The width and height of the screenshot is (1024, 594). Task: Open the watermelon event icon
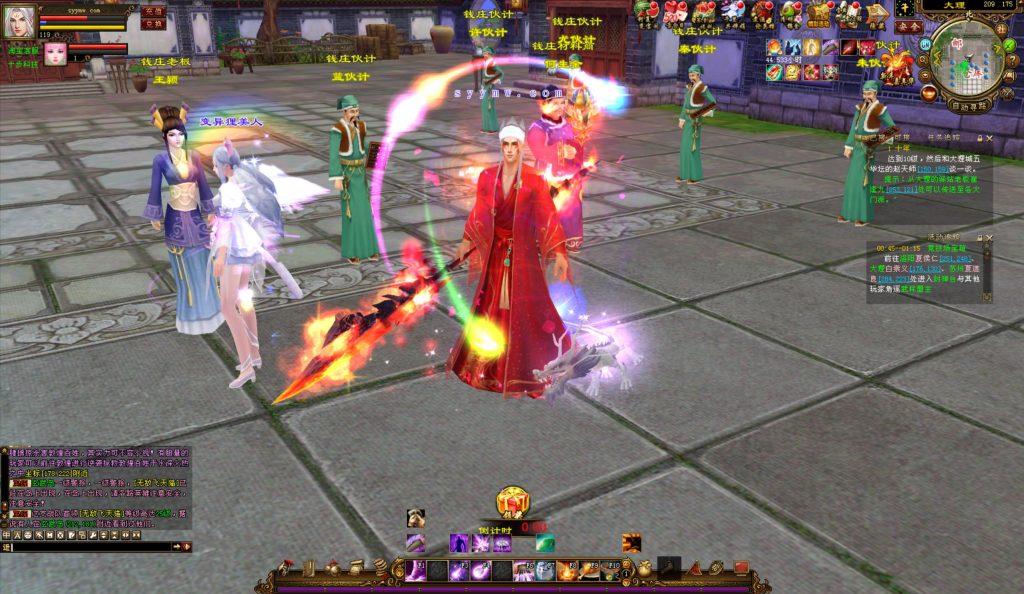pyautogui.click(x=645, y=11)
